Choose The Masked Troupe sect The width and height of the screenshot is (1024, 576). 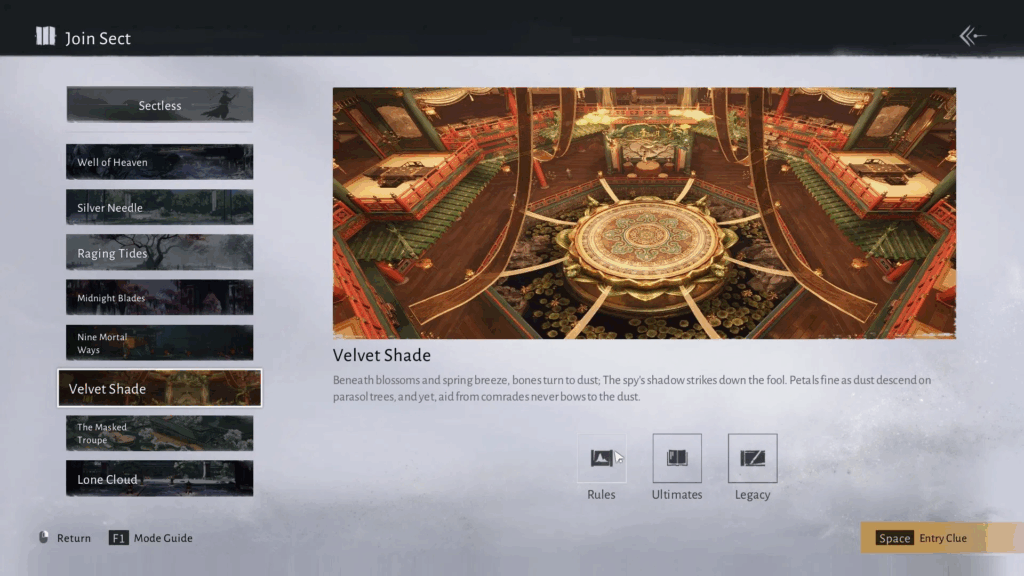(160, 433)
